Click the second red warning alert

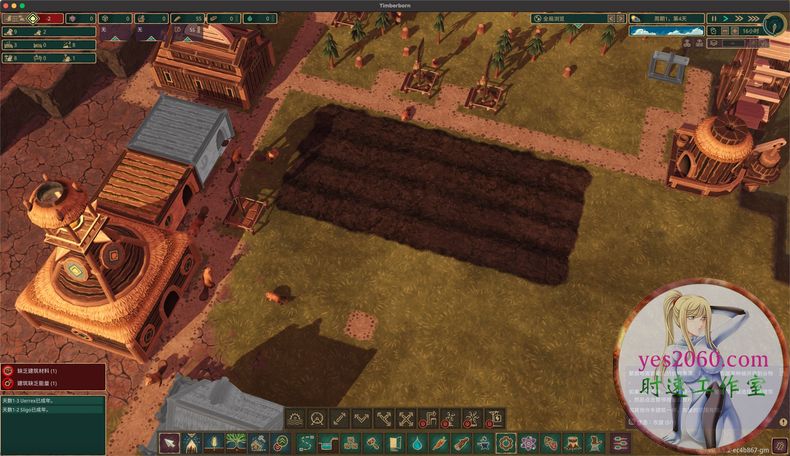click(x=52, y=383)
